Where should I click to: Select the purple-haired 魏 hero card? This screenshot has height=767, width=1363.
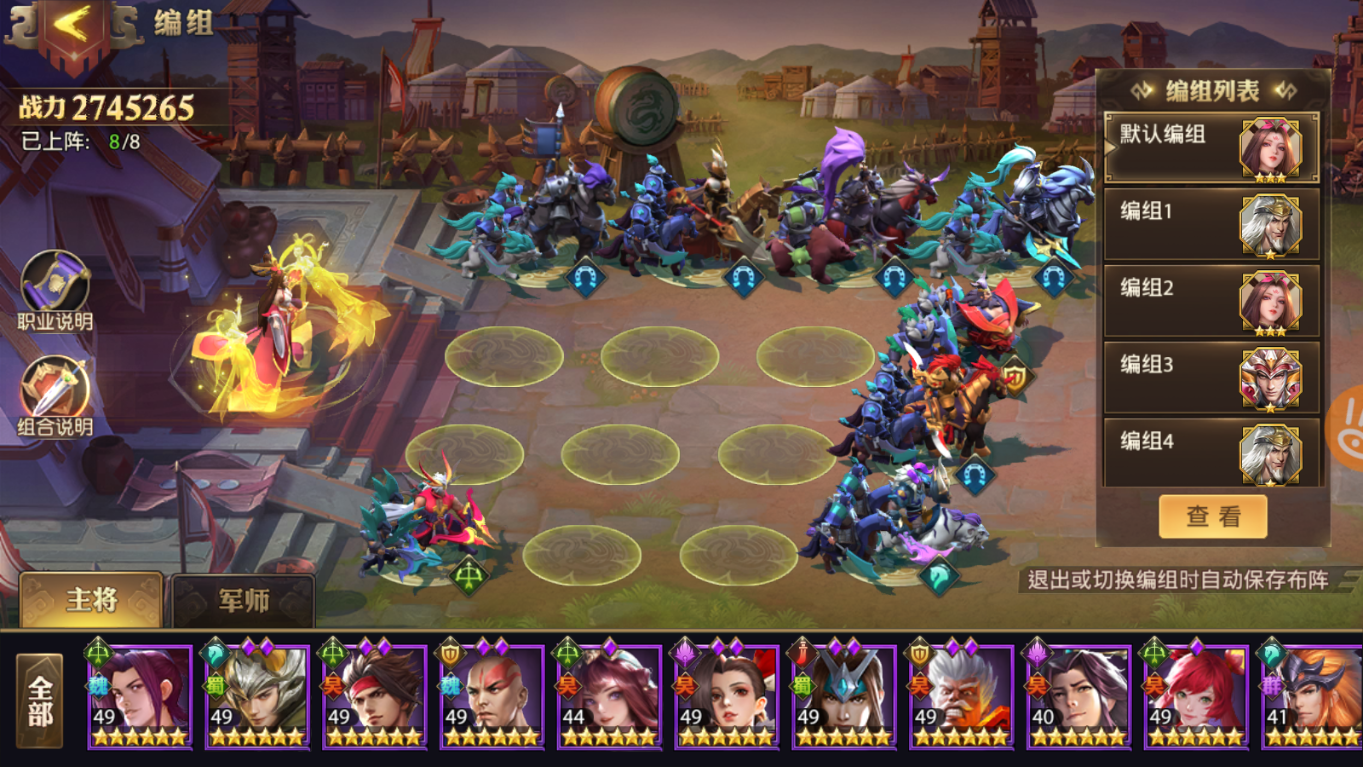[139, 696]
